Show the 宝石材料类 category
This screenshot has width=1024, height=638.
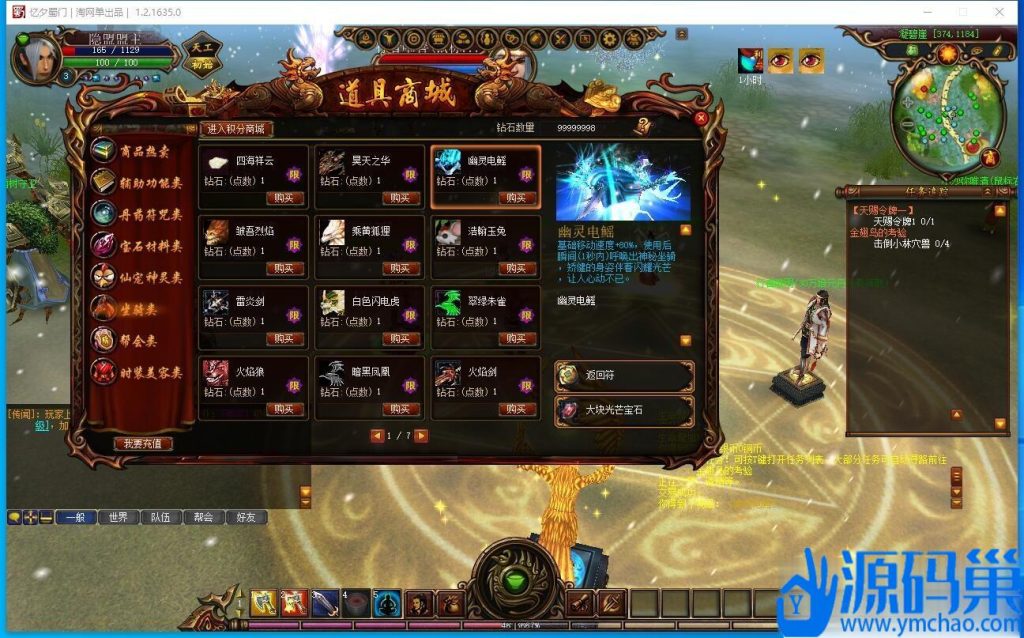pyautogui.click(x=141, y=245)
